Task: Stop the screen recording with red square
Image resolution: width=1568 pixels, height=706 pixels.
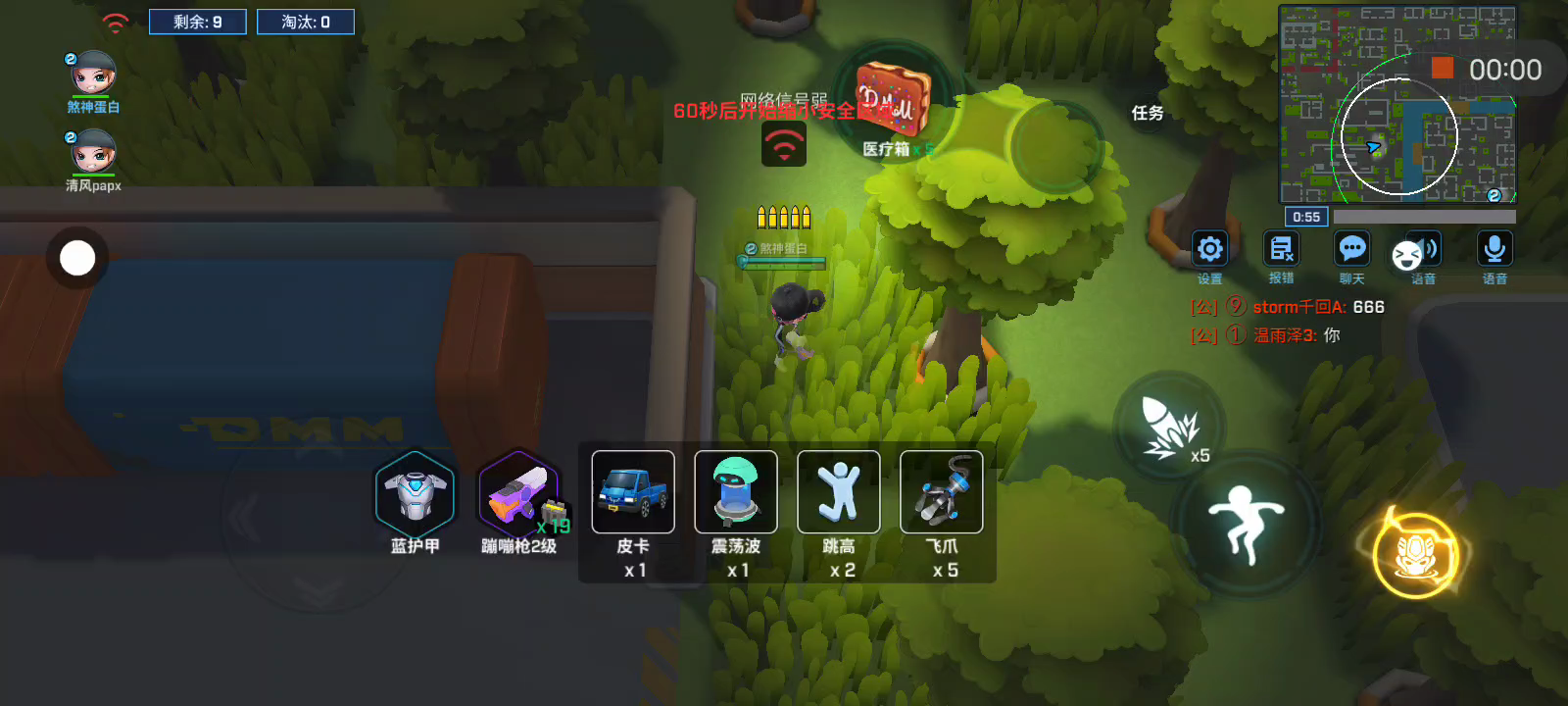Action: 1442,68
